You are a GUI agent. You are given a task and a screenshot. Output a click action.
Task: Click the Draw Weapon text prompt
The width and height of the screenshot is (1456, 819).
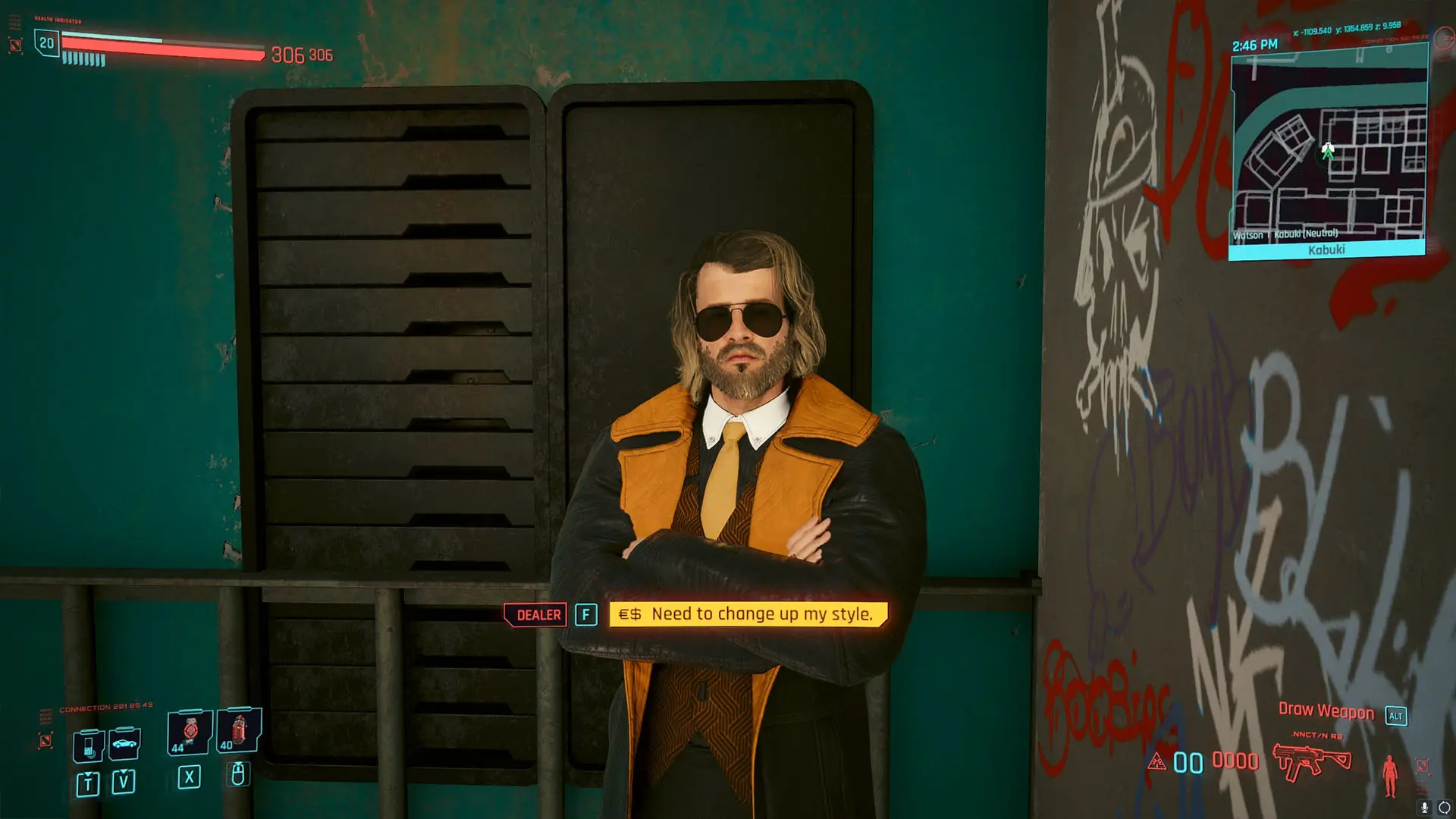[1326, 711]
